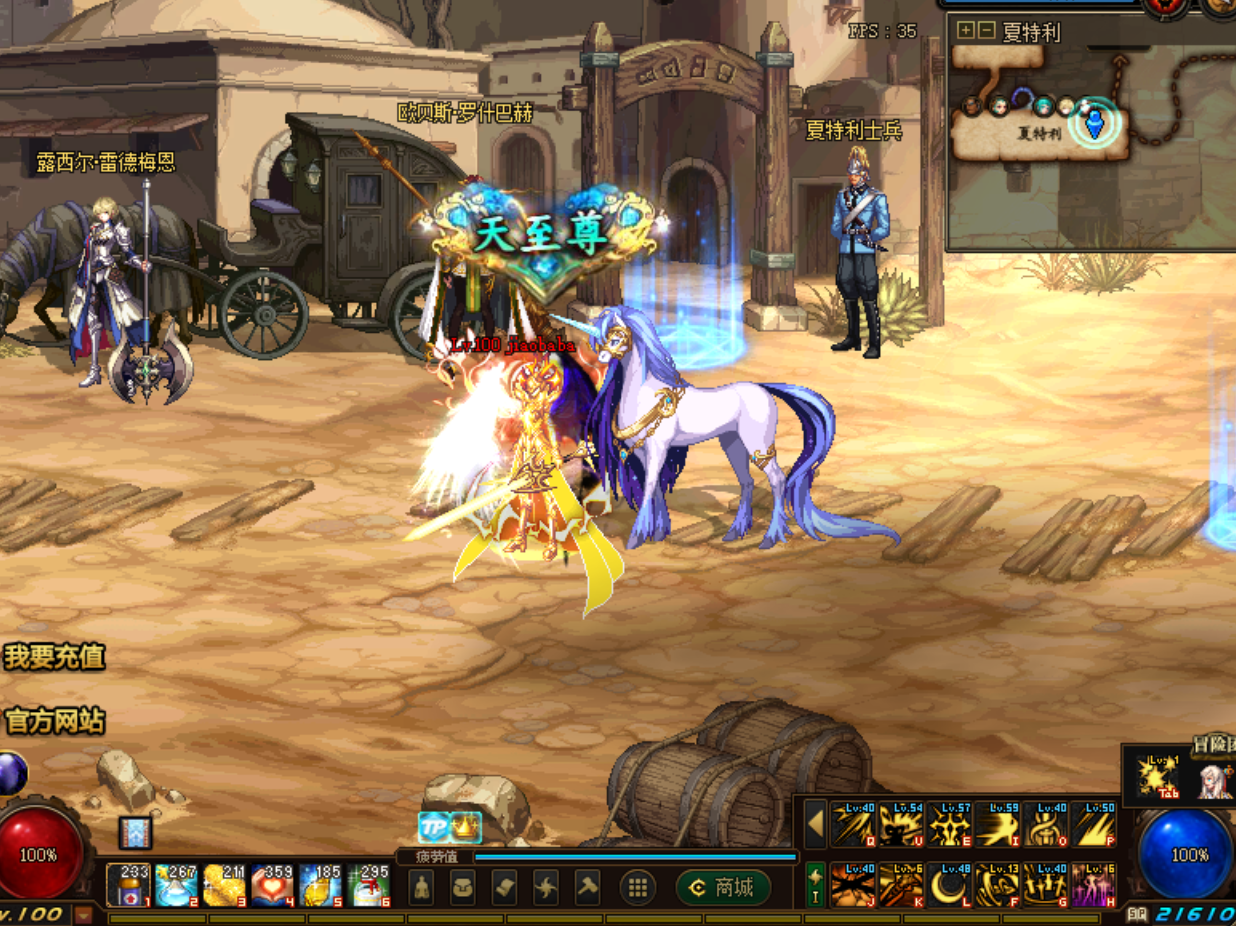Open the 商城 shop button
This screenshot has height=926, width=1236.
(723, 888)
